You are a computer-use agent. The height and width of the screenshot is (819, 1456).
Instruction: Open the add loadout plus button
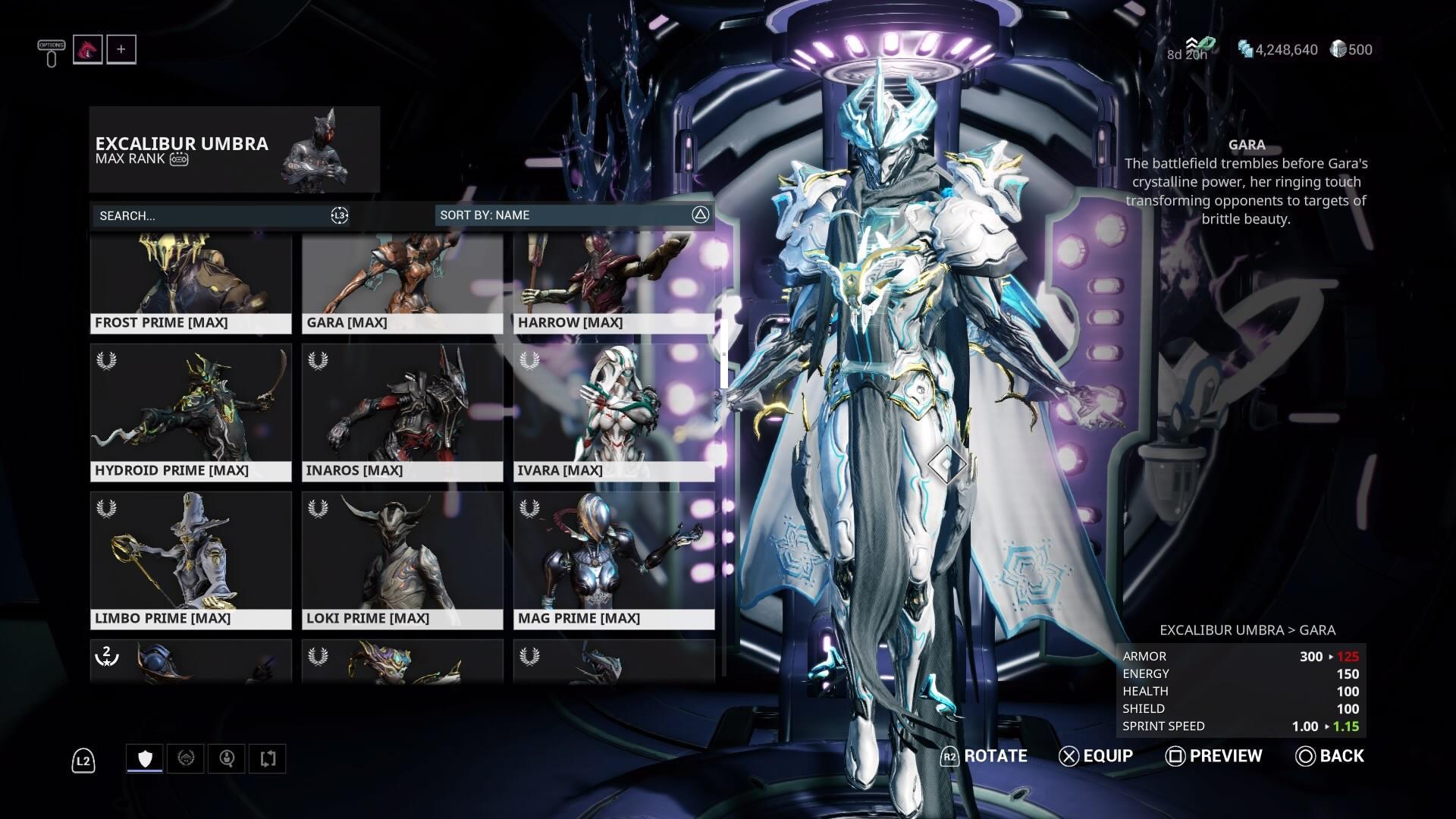(121, 50)
